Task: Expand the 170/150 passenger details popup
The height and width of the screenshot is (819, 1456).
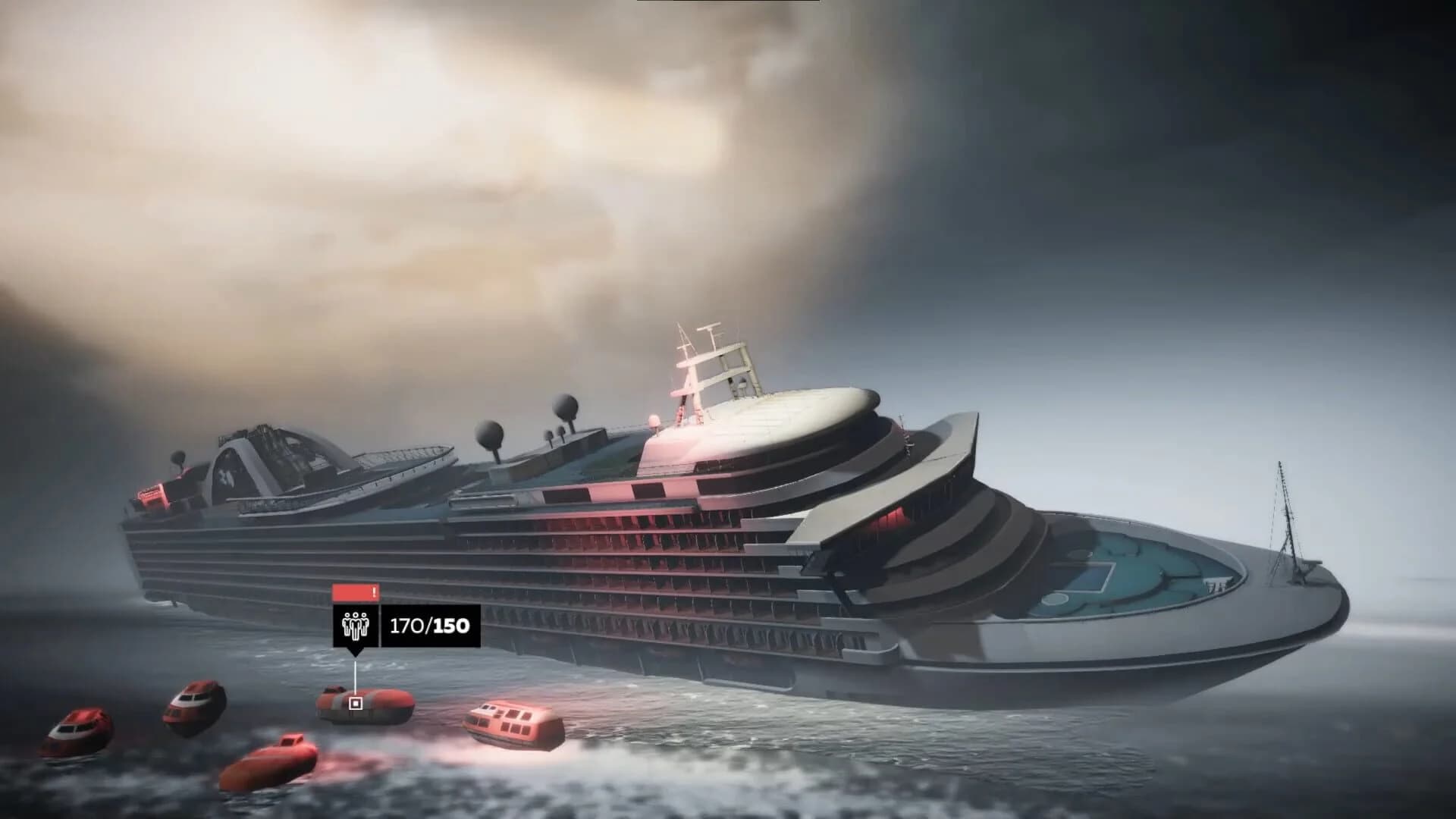Action: tap(428, 626)
